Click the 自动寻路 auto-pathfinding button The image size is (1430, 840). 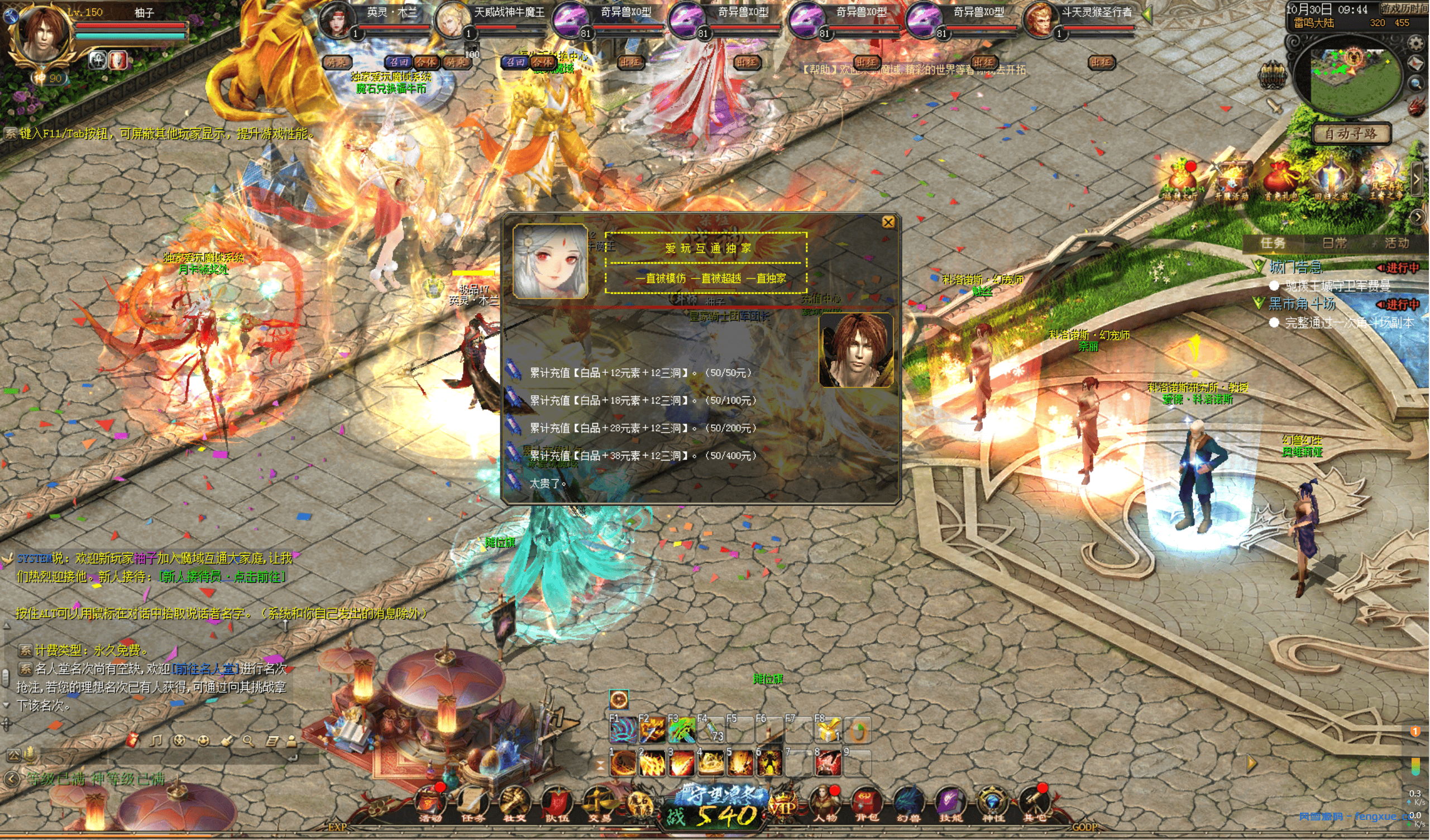point(1351,134)
